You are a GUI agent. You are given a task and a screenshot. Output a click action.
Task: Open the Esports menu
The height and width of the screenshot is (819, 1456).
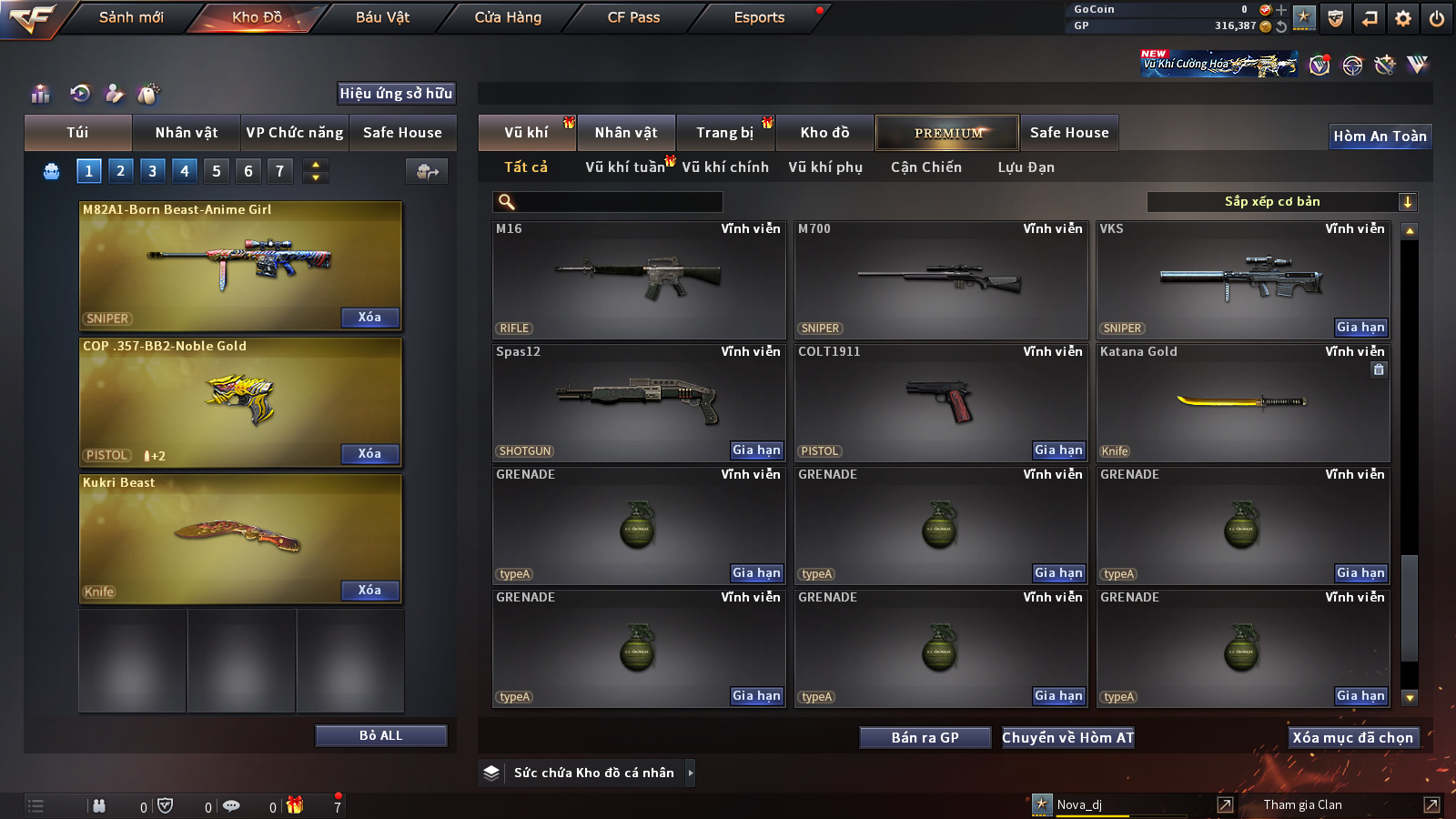[x=759, y=17]
